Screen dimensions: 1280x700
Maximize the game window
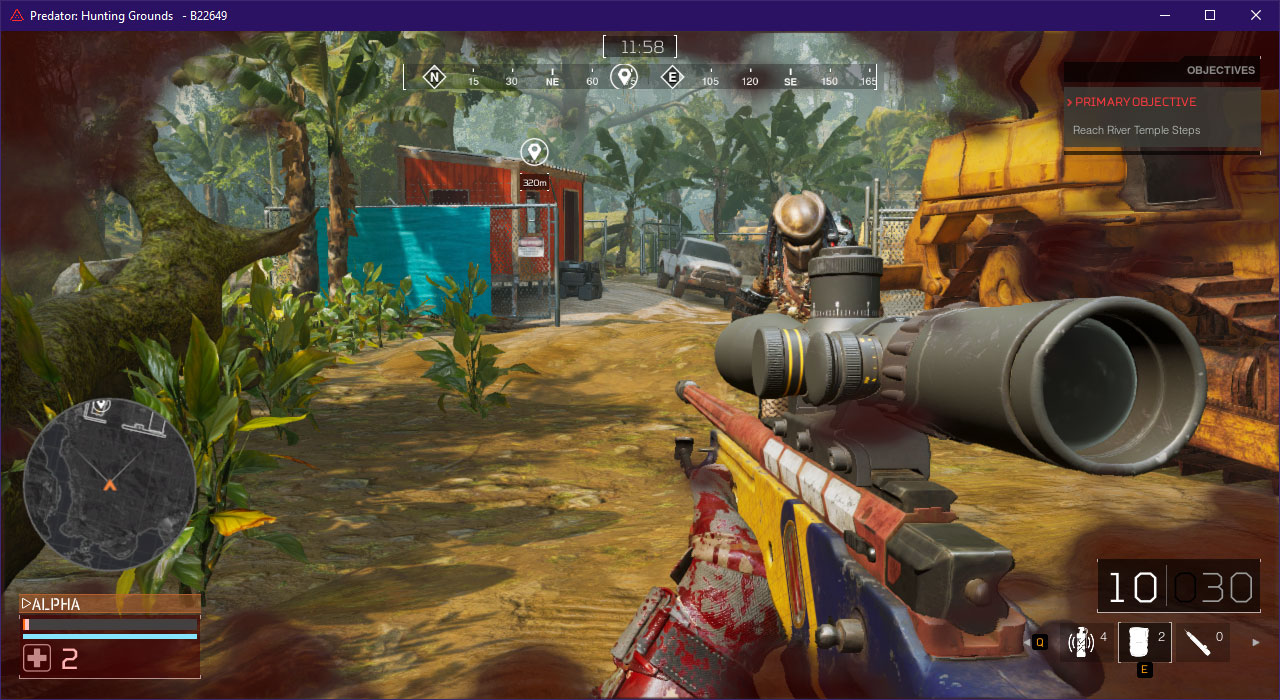tap(1210, 15)
